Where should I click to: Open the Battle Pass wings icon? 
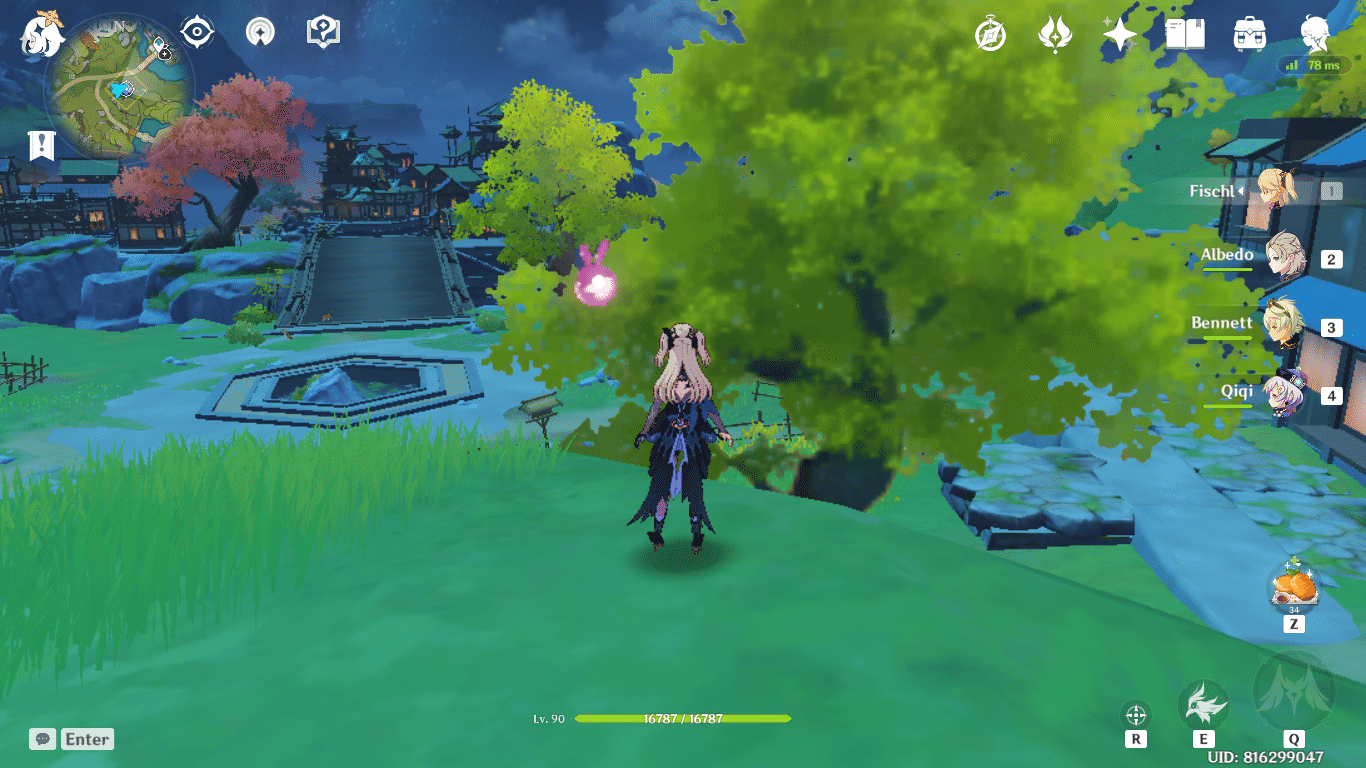[1054, 33]
